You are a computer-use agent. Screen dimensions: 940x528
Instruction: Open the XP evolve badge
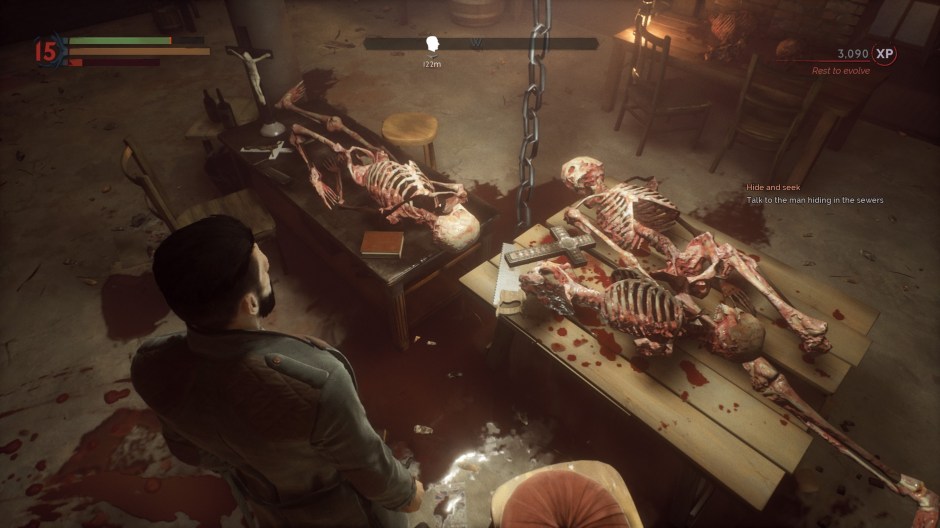point(883,54)
